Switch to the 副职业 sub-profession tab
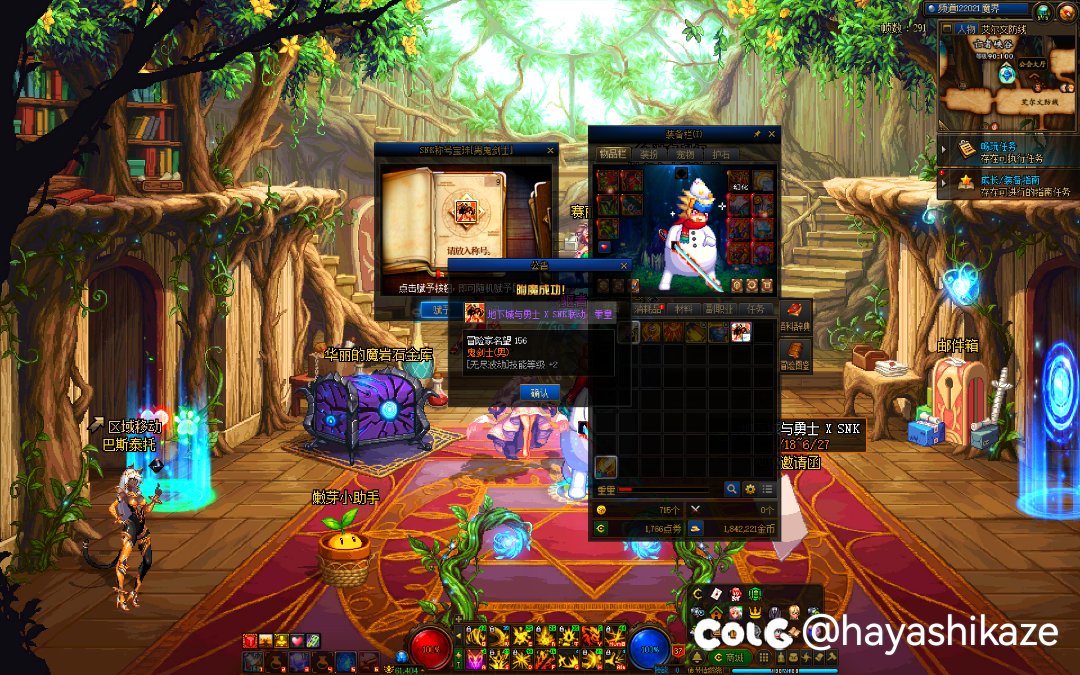Viewport: 1080px width, 675px height. [720, 310]
